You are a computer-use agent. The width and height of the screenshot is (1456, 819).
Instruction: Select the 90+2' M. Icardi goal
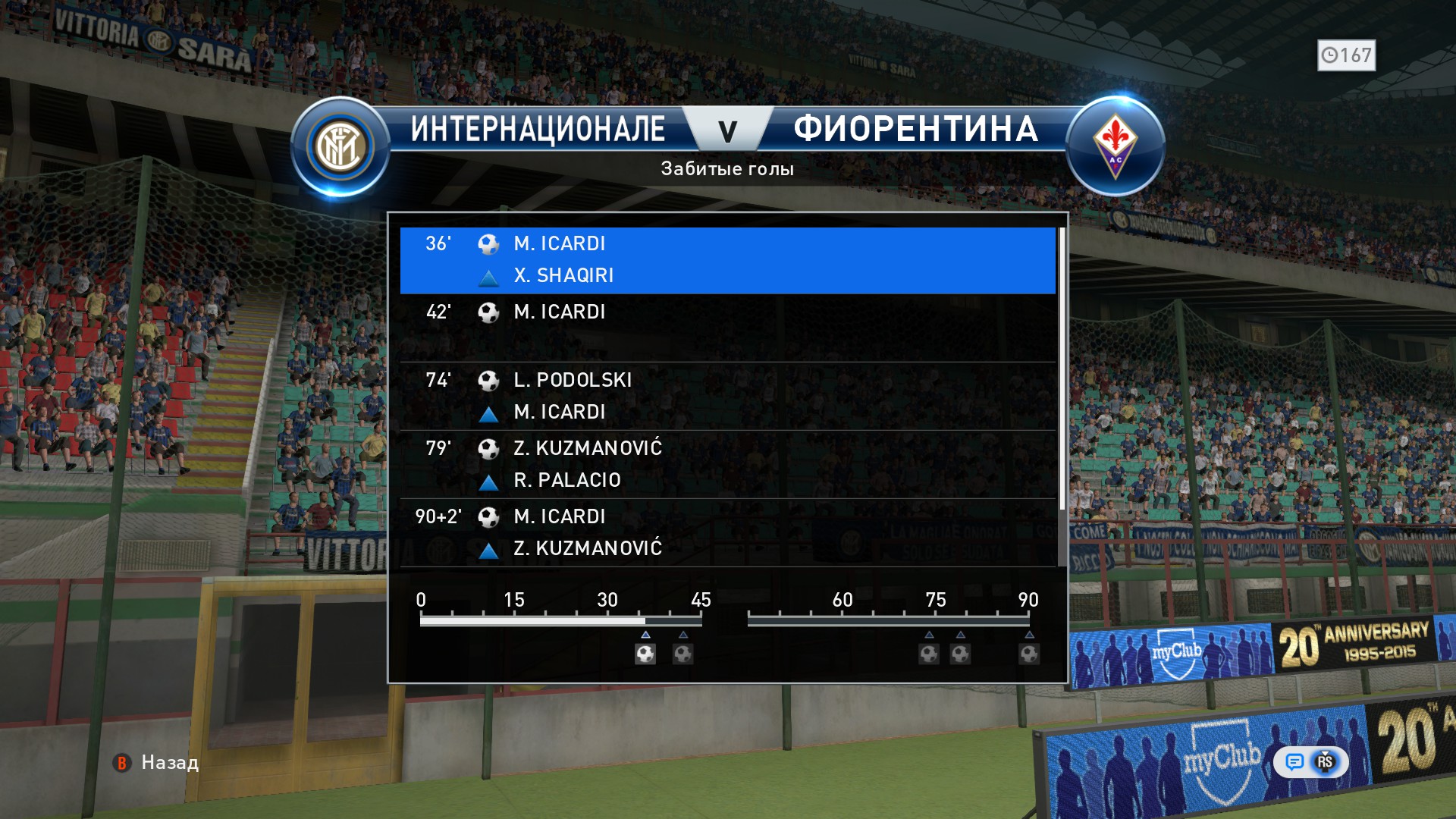point(726,532)
